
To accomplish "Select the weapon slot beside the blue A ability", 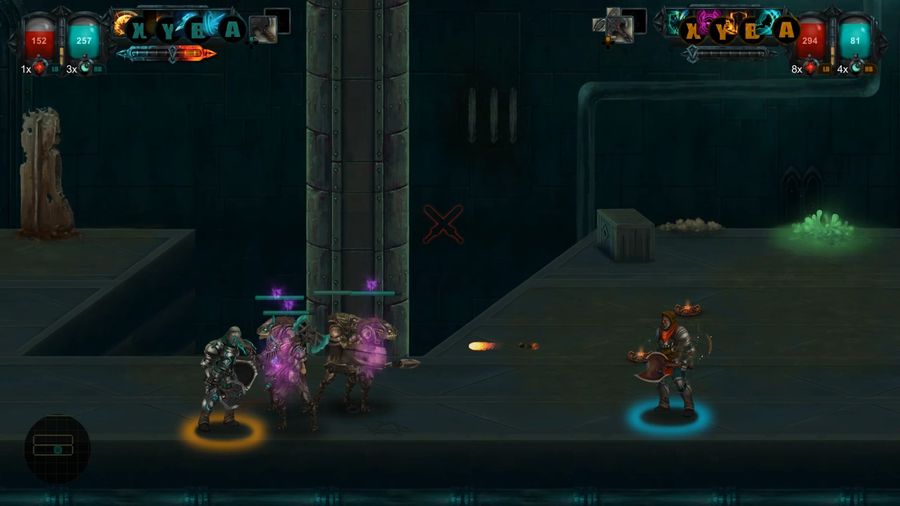I will (263, 28).
